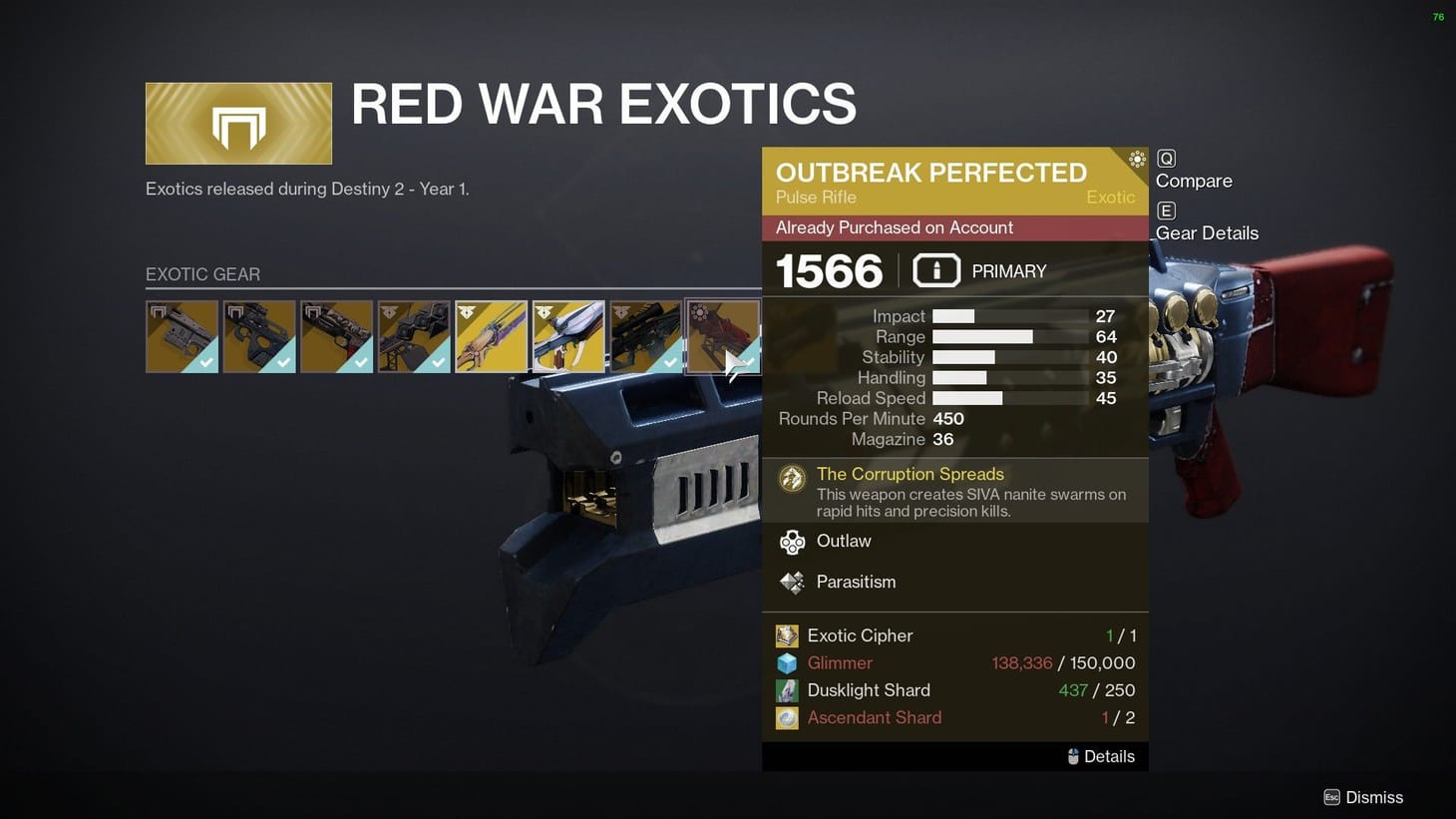Select the Parasitism trait icon
Screen dimensions: 1456x819
point(792,583)
